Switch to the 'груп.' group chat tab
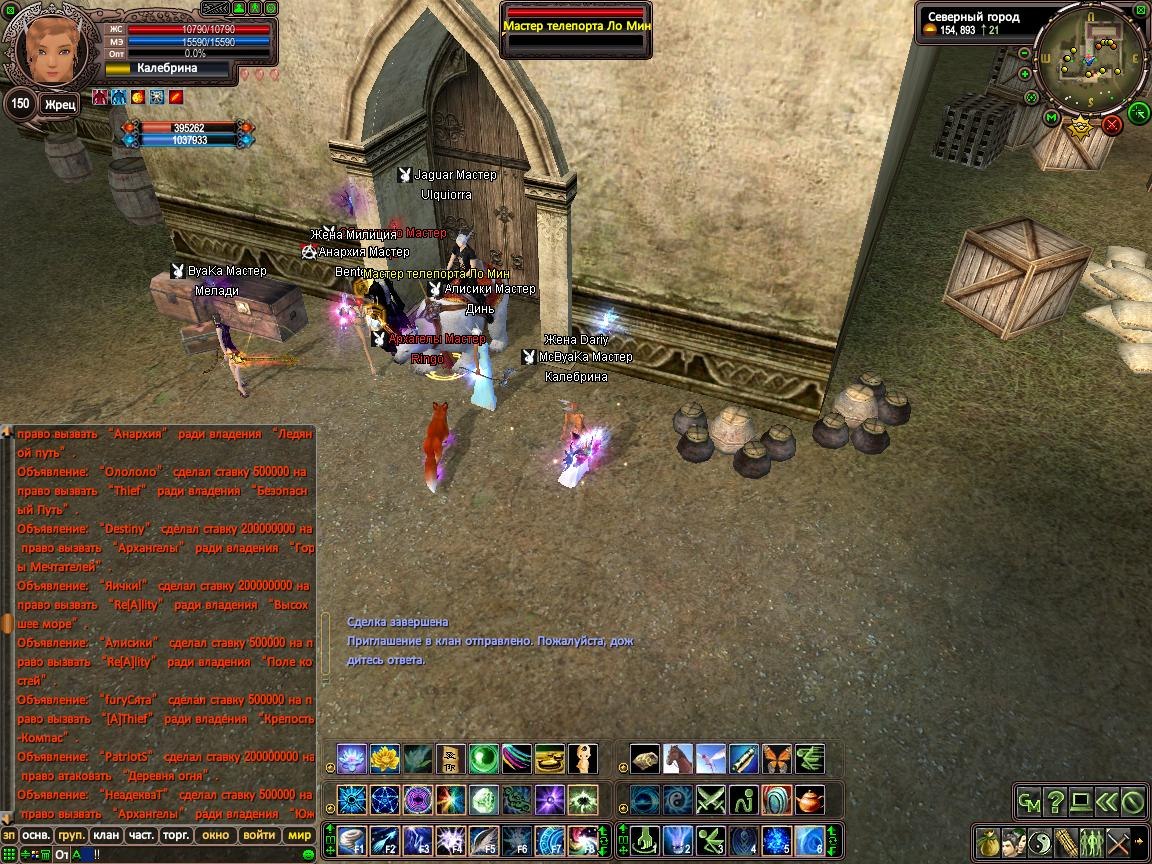This screenshot has height=864, width=1152. click(x=71, y=835)
